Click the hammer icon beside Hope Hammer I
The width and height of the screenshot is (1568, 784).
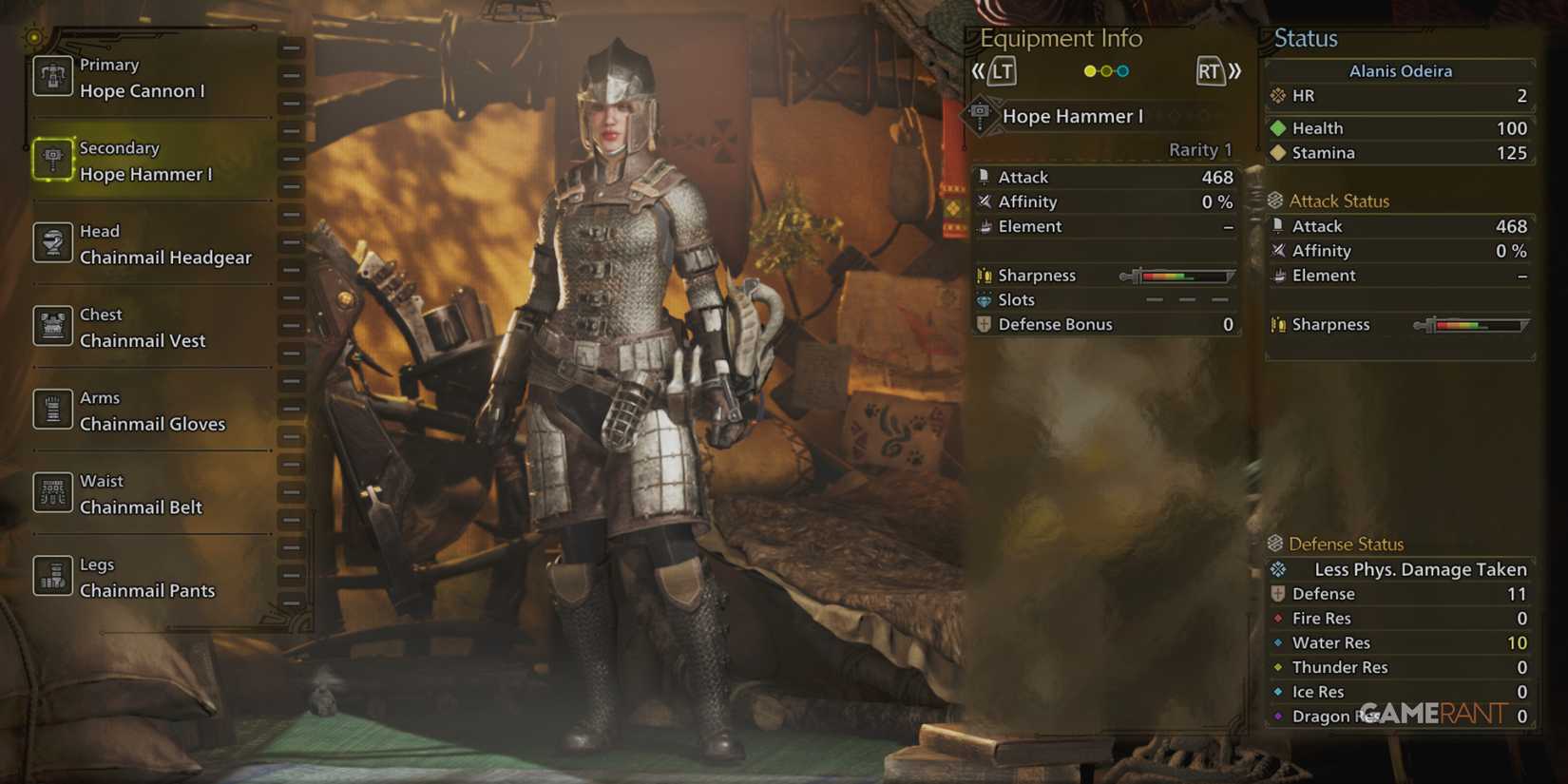click(x=981, y=114)
